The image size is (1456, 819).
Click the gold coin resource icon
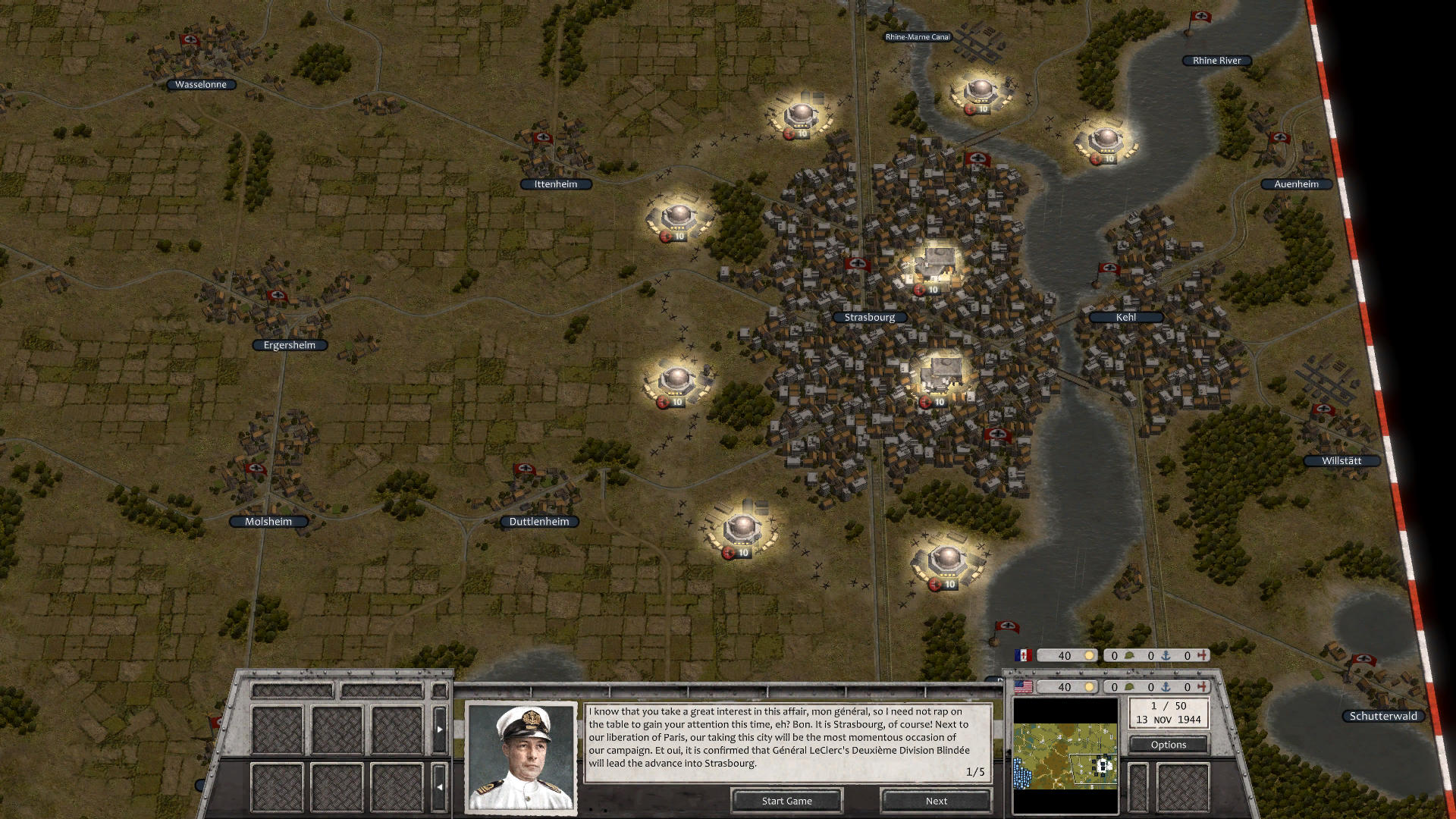[1090, 656]
